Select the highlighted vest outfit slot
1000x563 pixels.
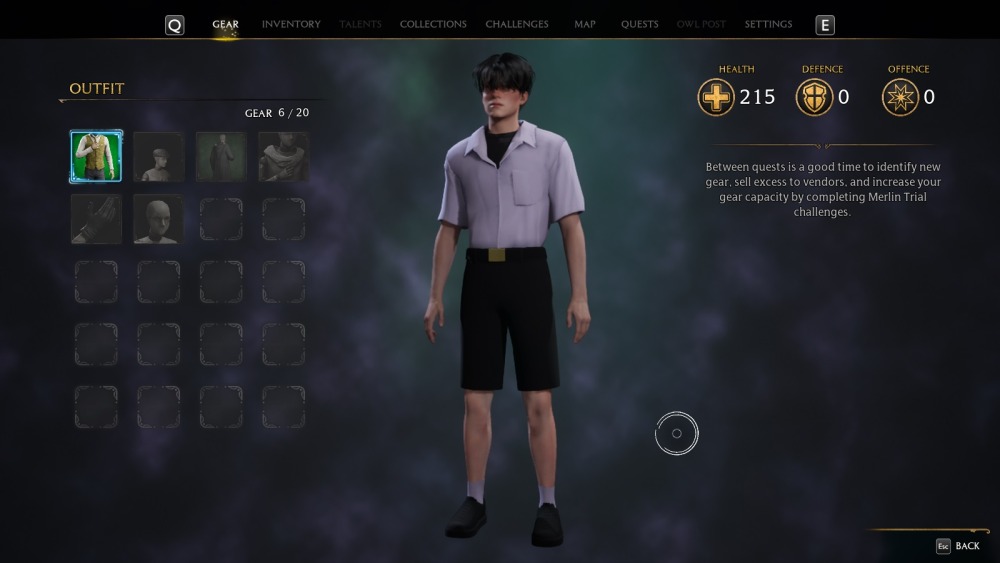(96, 157)
